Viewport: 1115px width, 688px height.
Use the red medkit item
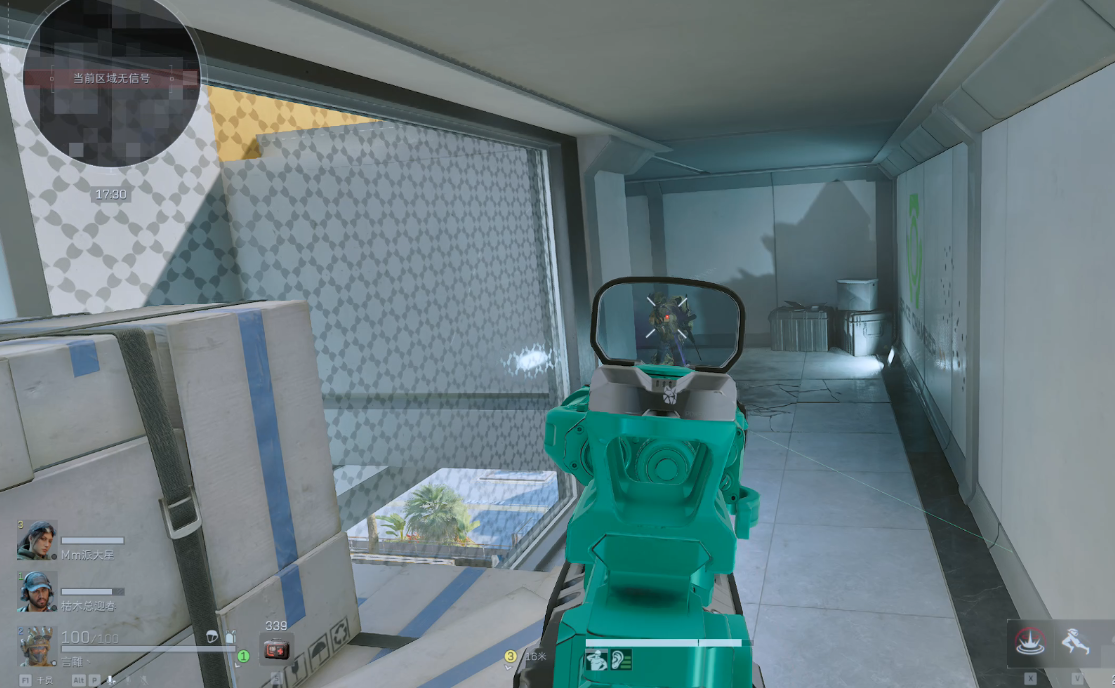(x=275, y=650)
